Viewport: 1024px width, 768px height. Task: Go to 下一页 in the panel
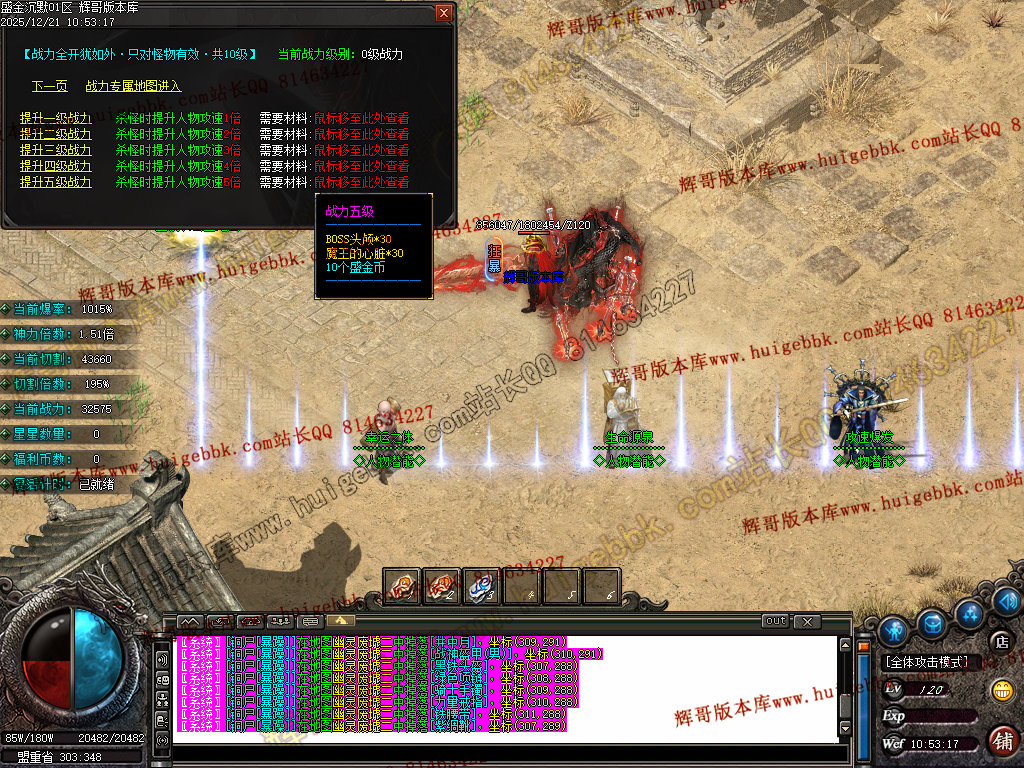[49, 86]
